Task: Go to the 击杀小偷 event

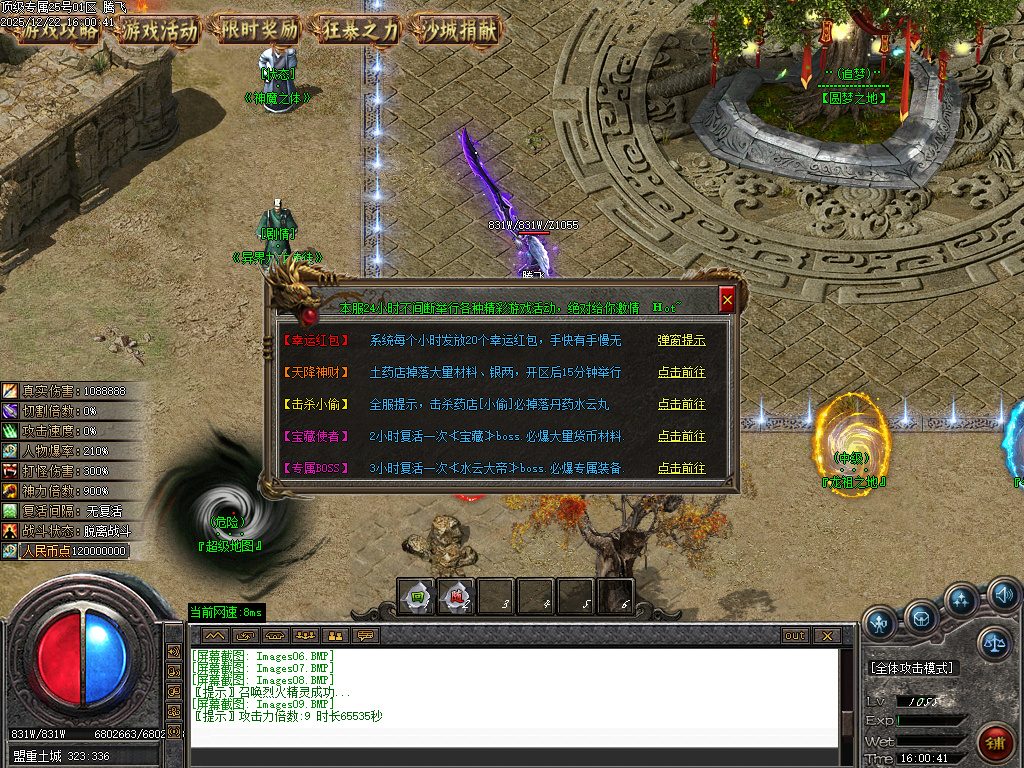Action: point(681,404)
